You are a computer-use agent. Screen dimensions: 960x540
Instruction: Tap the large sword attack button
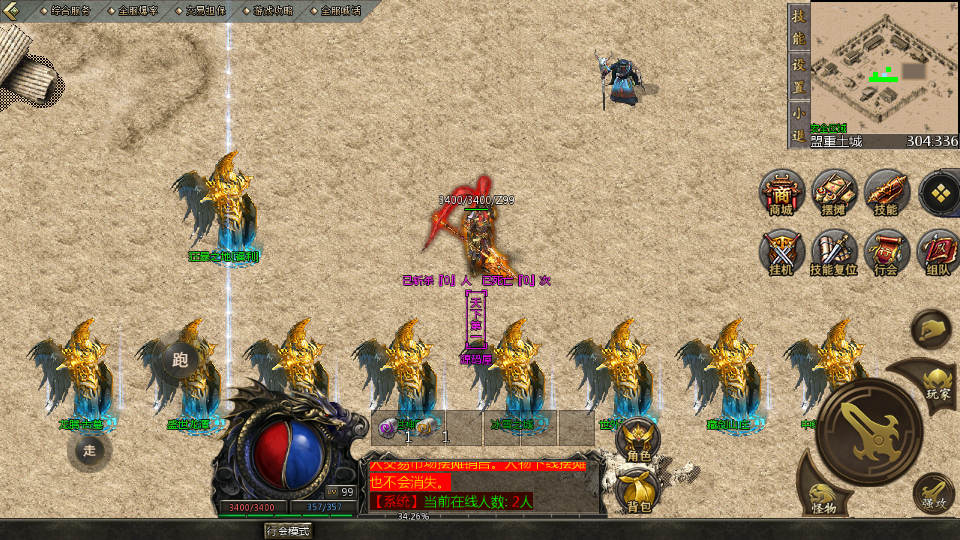pos(868,430)
